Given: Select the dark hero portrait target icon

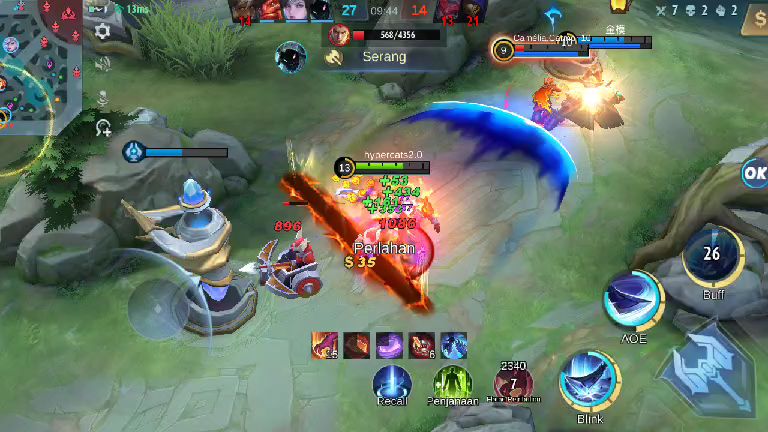Looking at the screenshot, I should tap(291, 57).
